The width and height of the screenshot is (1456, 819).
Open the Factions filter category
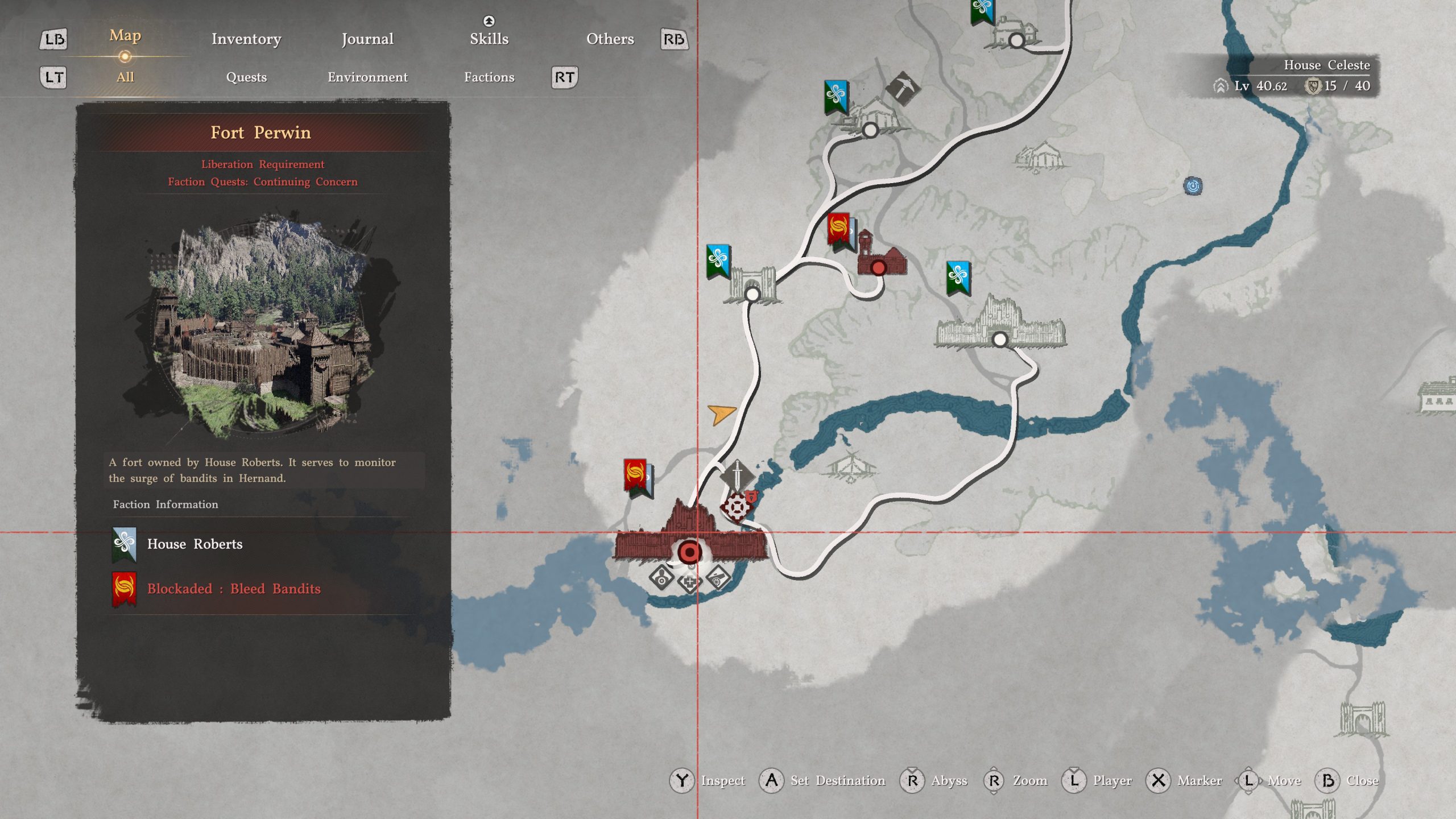point(490,77)
